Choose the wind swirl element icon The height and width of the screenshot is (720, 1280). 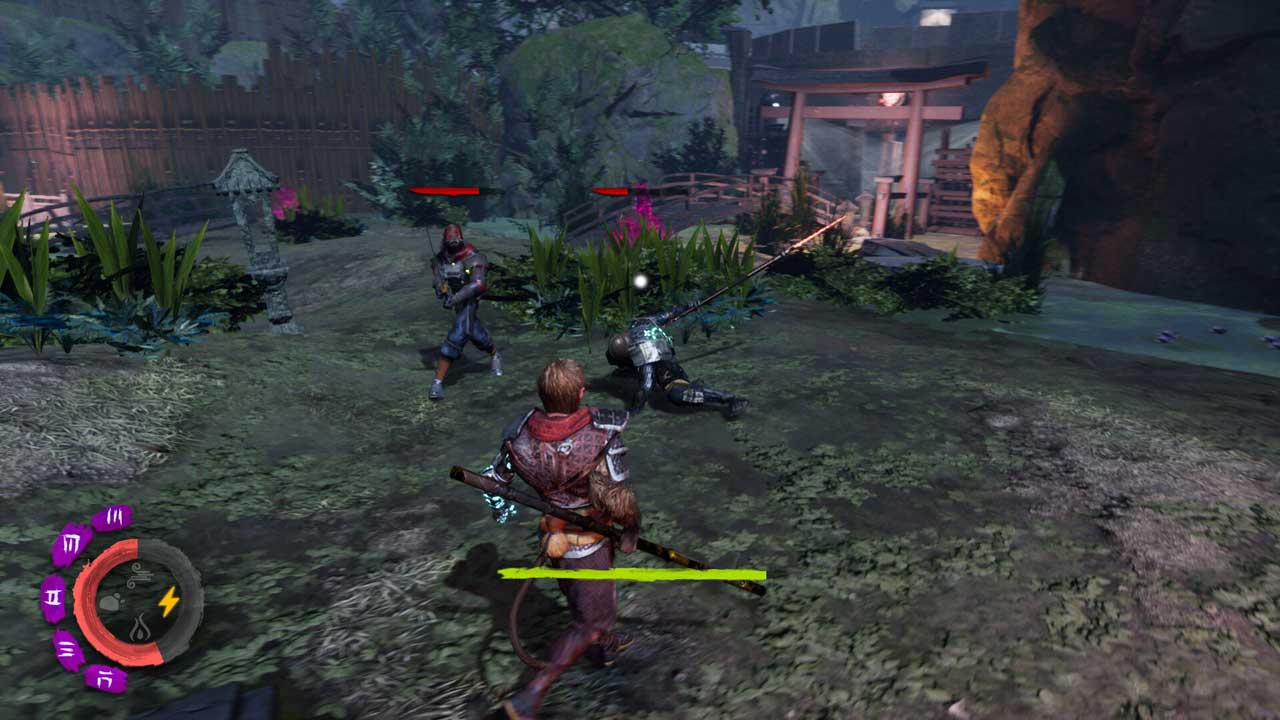coord(138,575)
